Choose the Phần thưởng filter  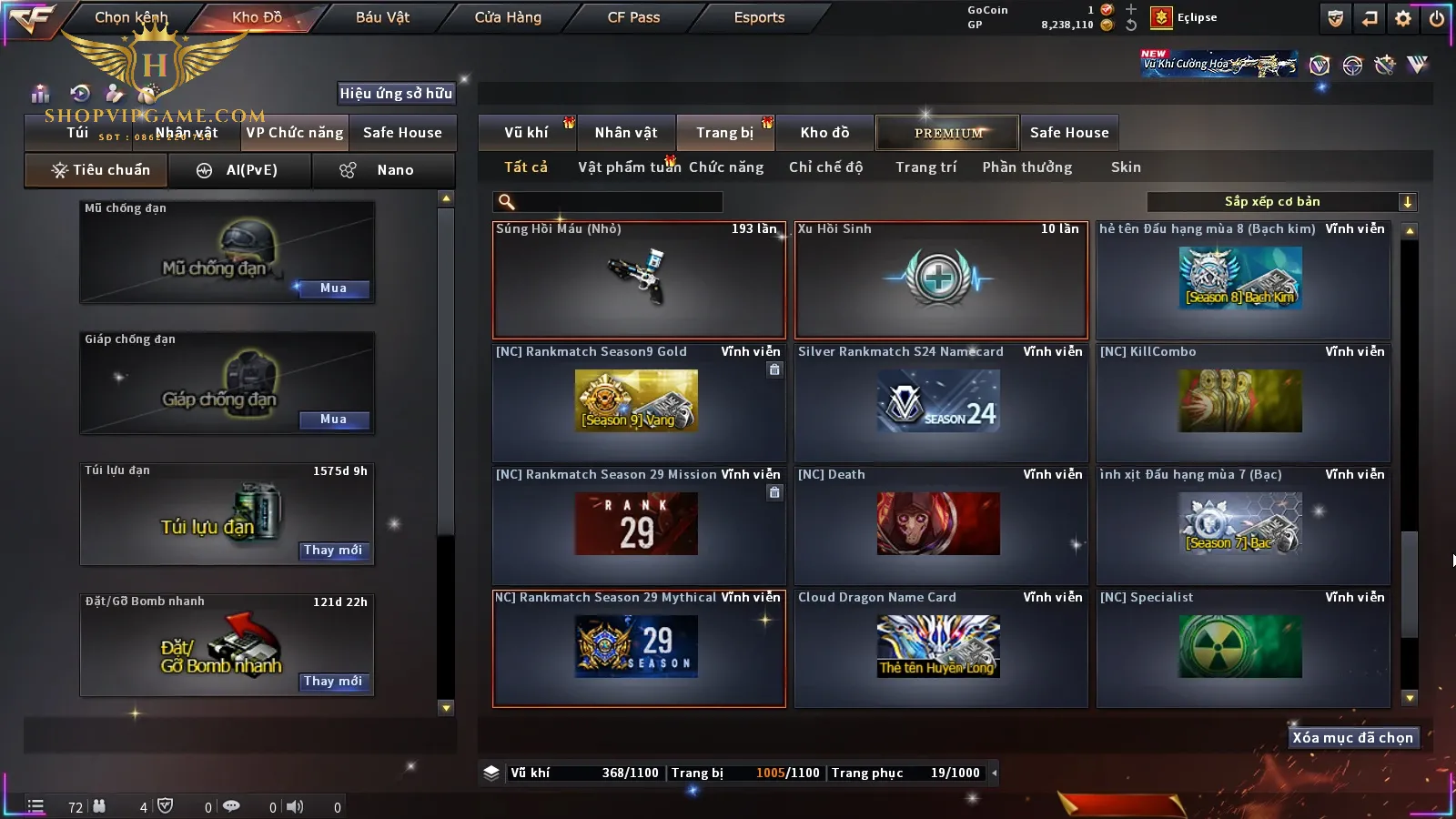click(1026, 167)
